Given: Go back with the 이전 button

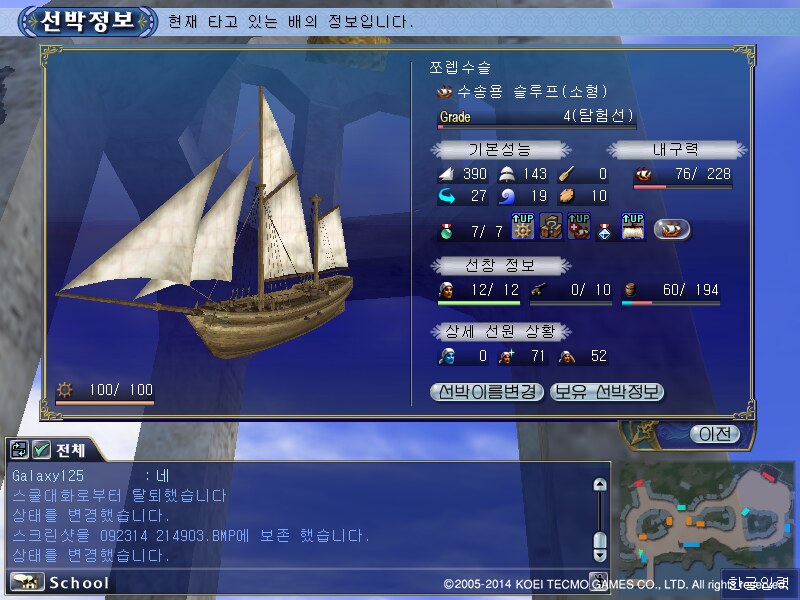Looking at the screenshot, I should pyautogui.click(x=714, y=434).
